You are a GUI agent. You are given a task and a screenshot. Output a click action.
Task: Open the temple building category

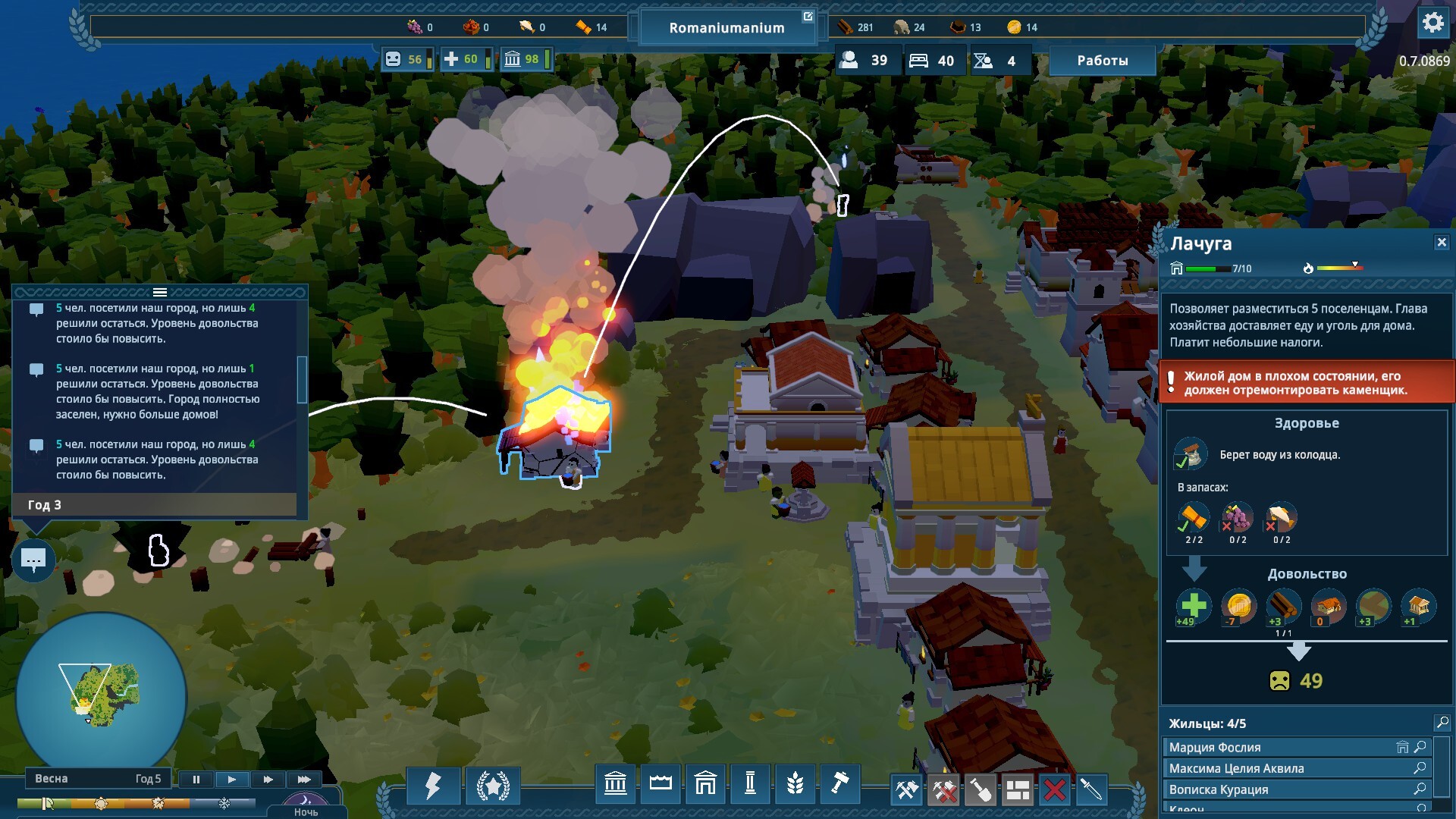[x=615, y=783]
